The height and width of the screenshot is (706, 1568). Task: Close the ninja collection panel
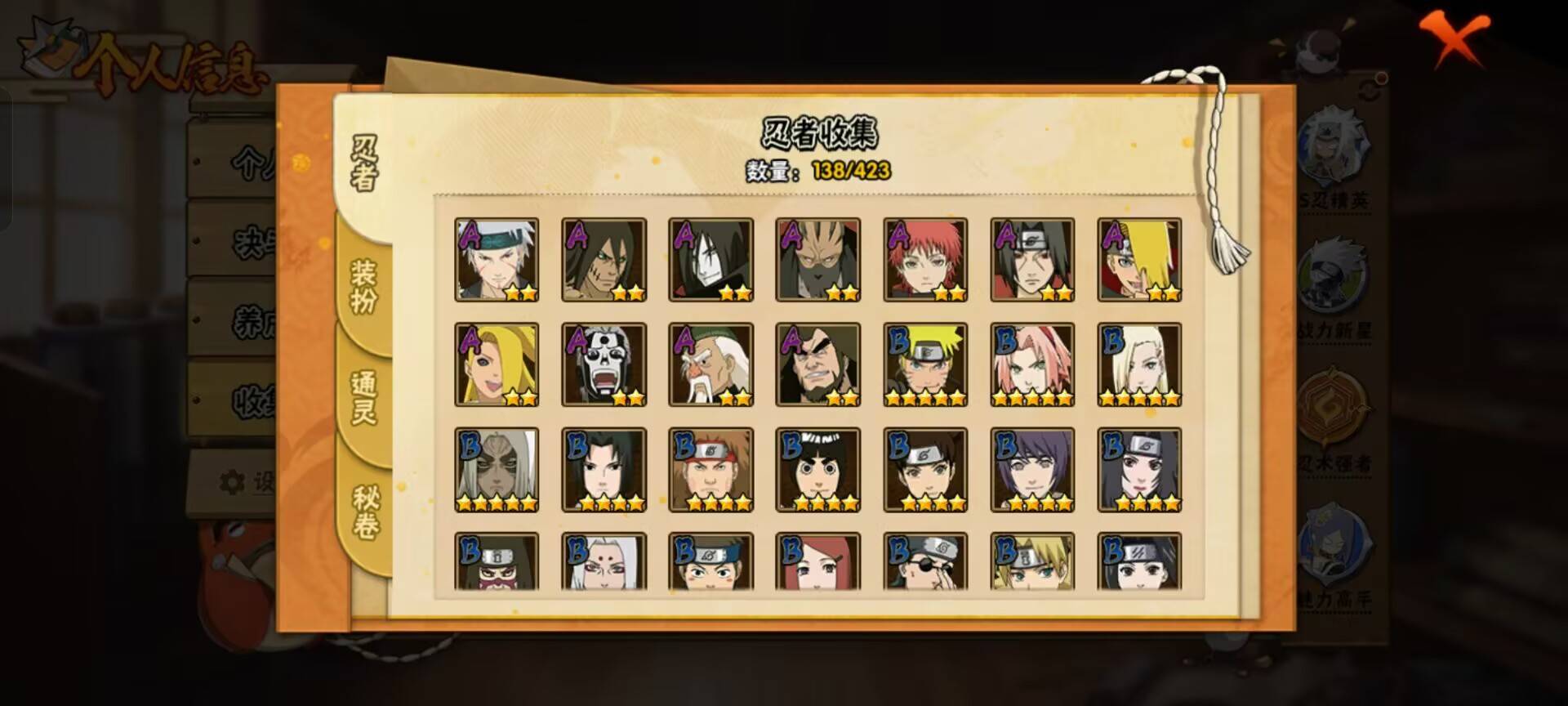click(x=1453, y=39)
